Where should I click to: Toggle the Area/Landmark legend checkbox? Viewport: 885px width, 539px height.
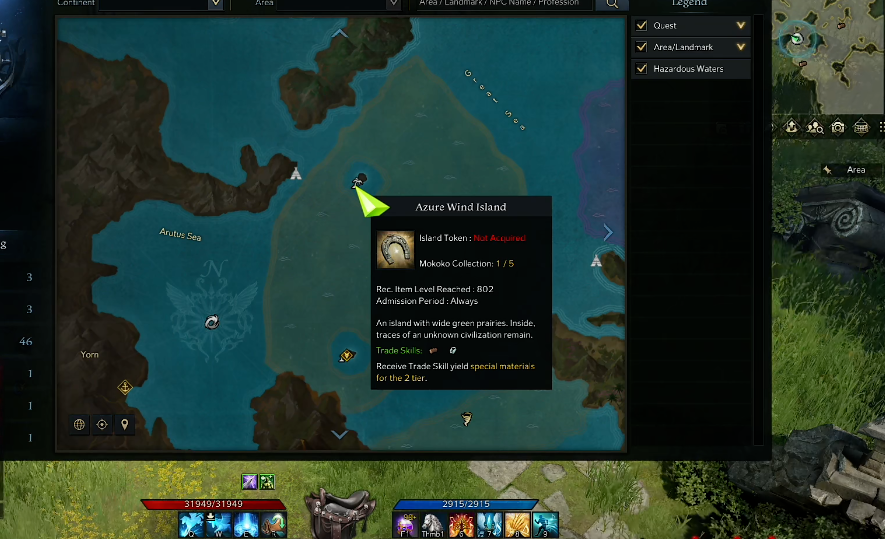tap(641, 47)
